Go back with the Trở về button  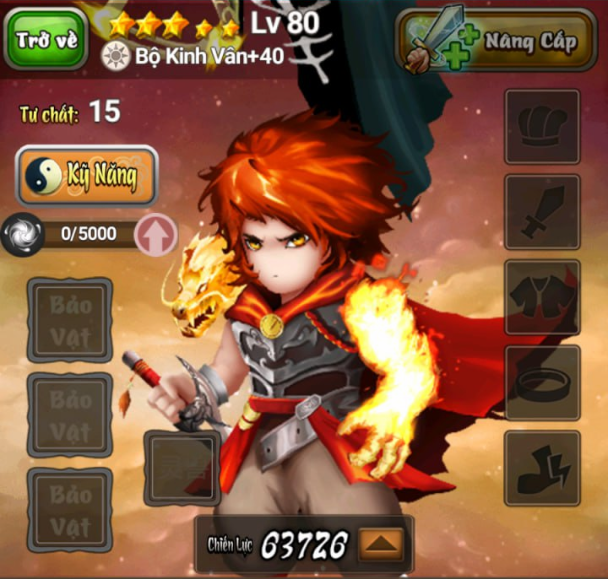44,39
